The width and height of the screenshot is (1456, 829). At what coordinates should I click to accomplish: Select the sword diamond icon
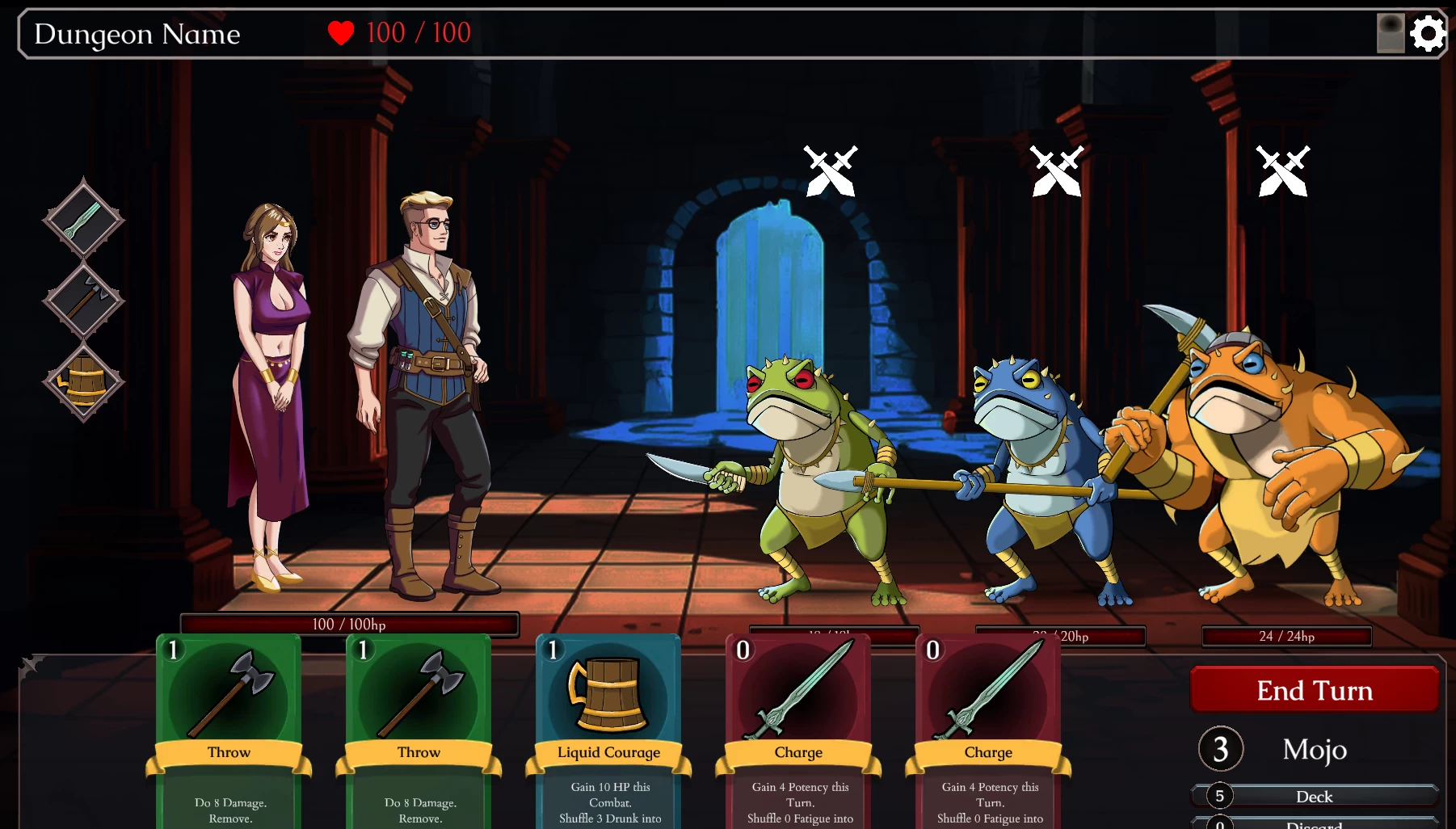83,220
